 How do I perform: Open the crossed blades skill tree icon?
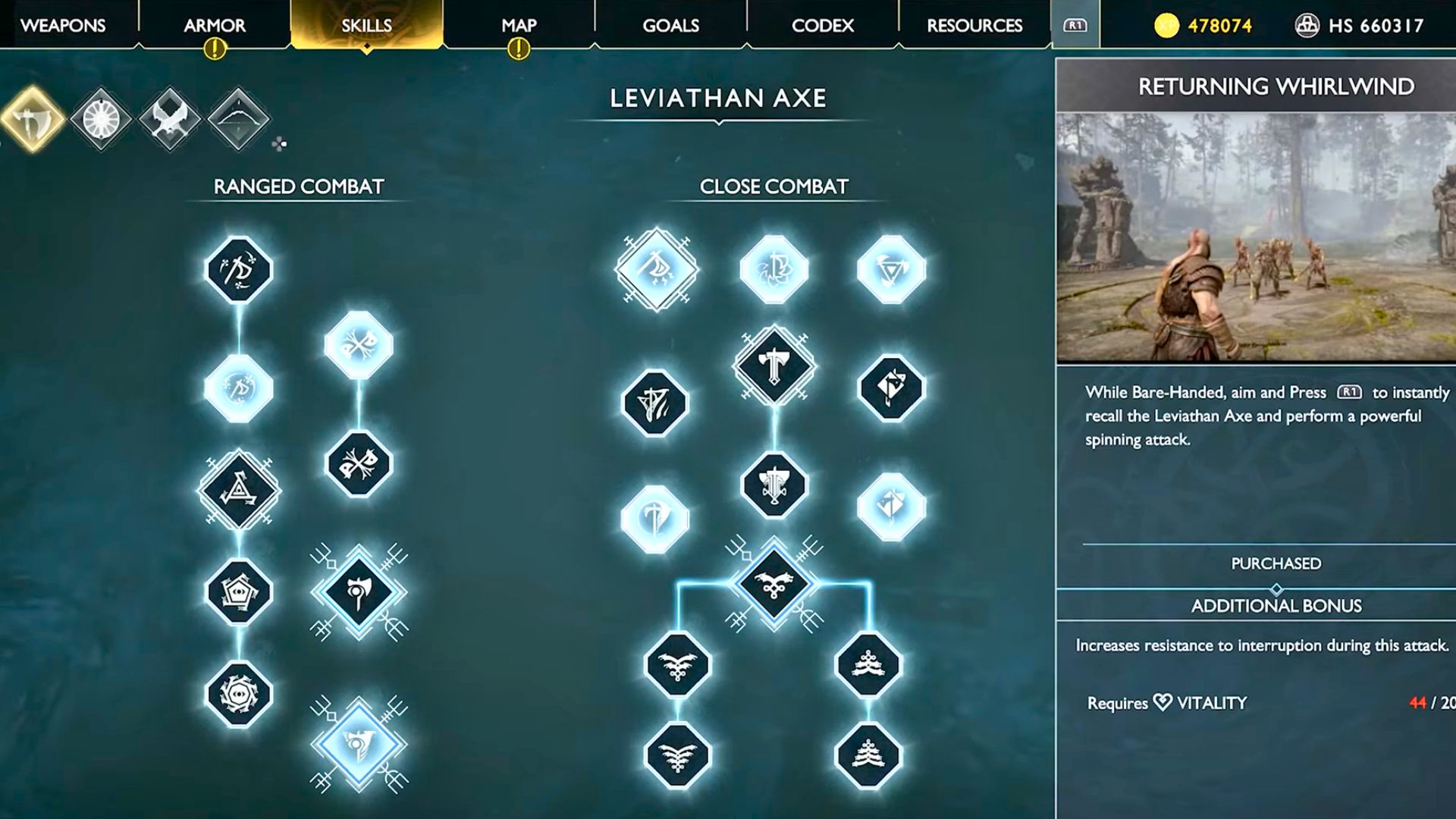click(x=169, y=119)
